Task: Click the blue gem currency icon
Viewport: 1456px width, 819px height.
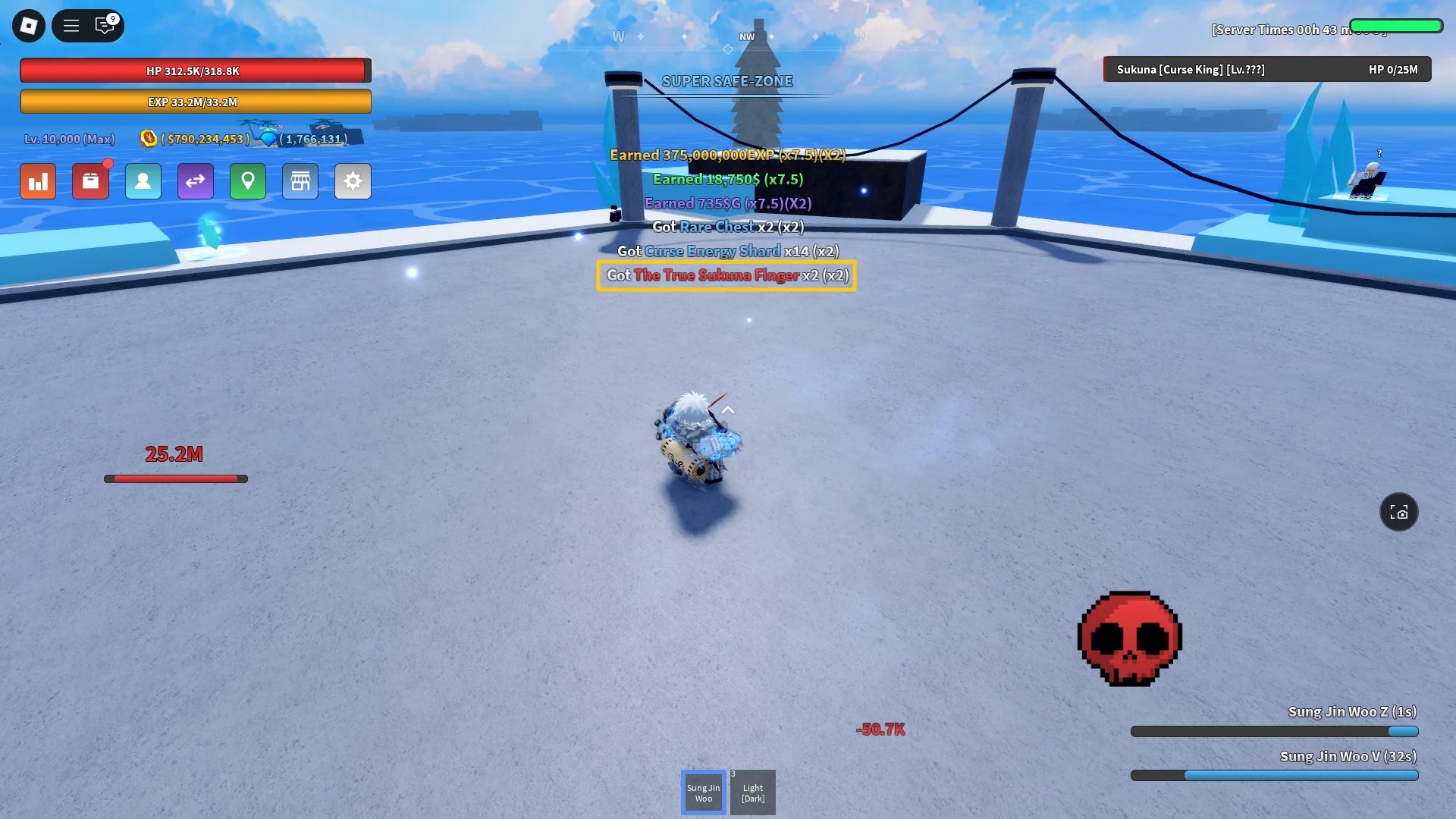Action: point(271,139)
